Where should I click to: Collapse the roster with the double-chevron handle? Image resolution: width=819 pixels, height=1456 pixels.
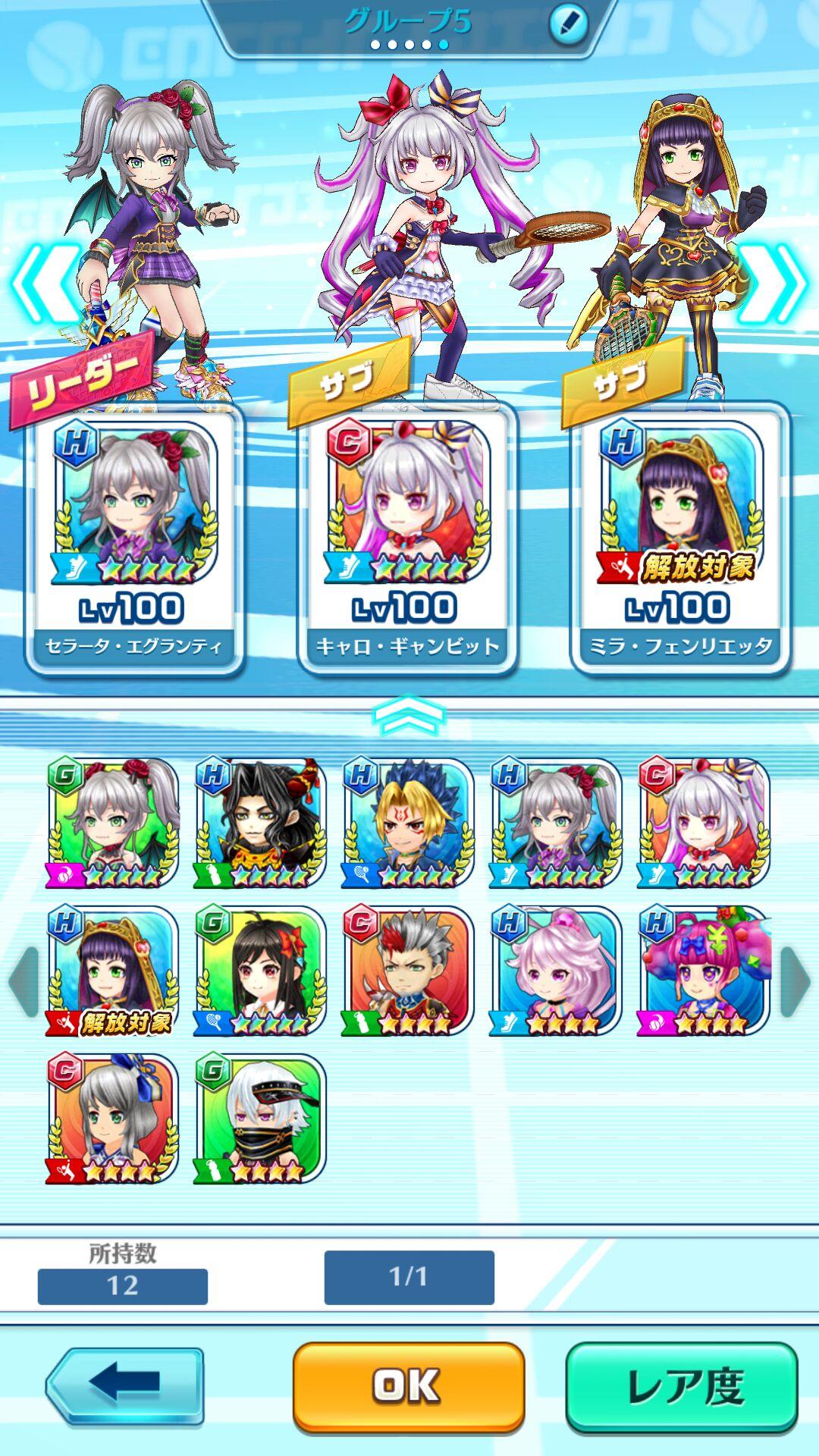(x=409, y=714)
